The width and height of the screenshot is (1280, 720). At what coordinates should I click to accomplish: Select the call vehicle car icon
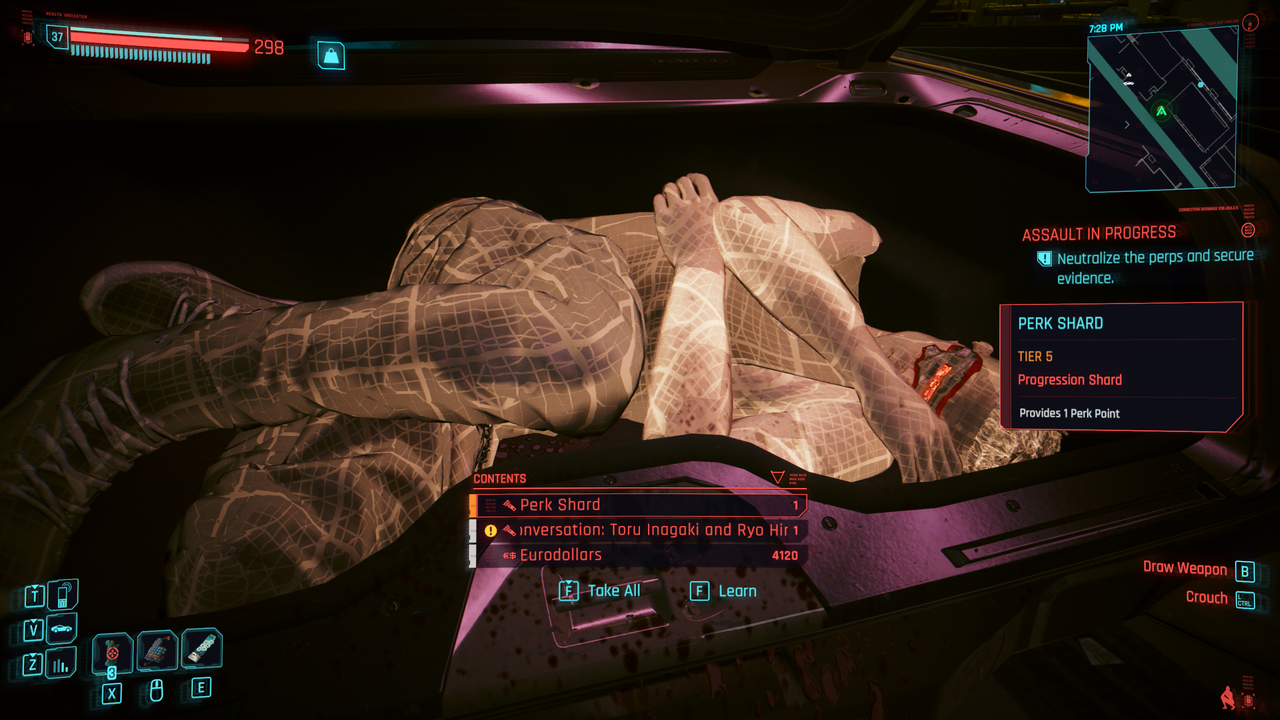[62, 629]
